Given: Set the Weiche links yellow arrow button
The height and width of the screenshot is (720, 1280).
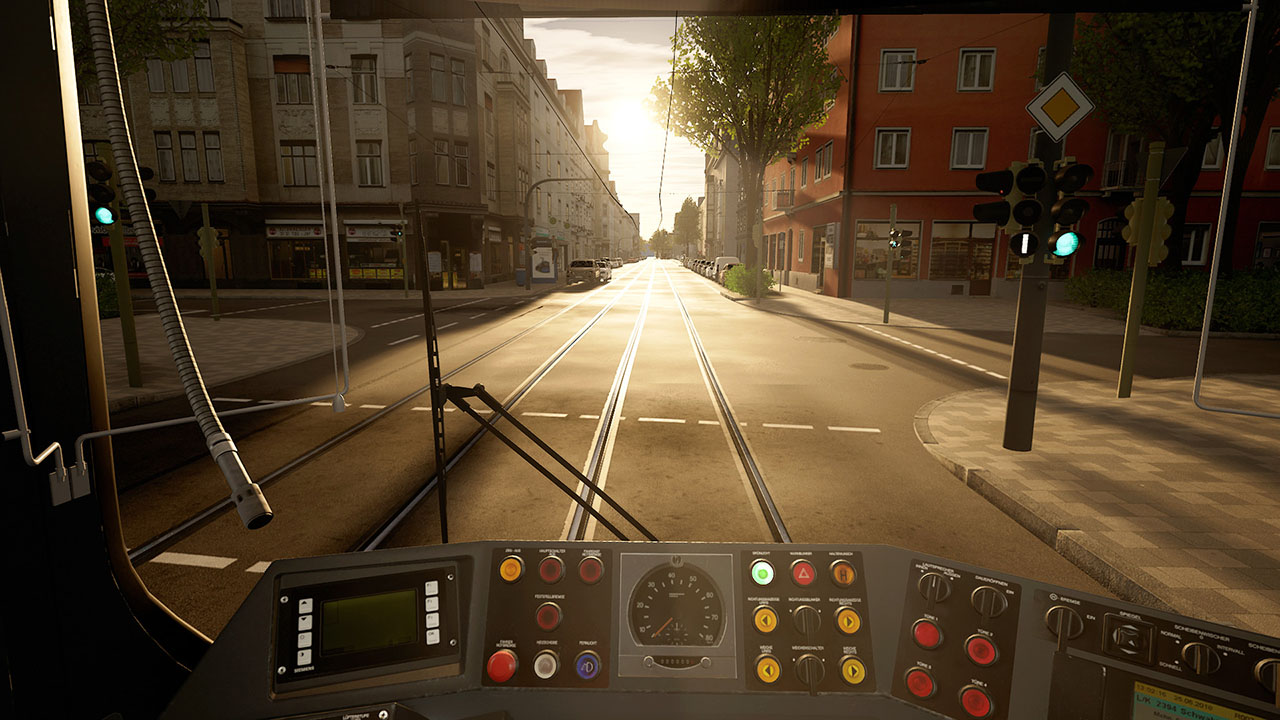Looking at the screenshot, I should 767,669.
